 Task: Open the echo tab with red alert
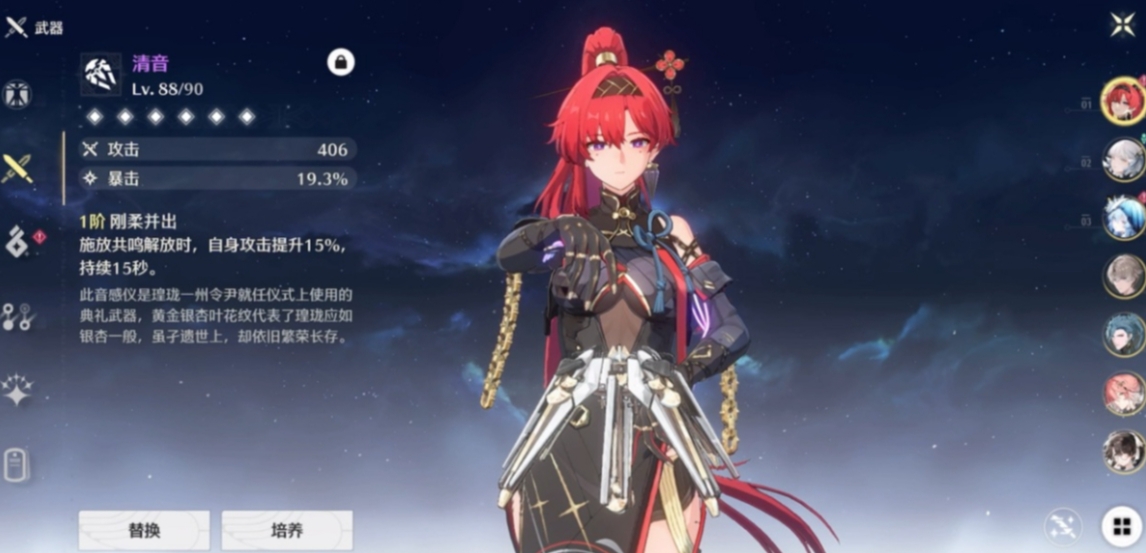(x=17, y=242)
